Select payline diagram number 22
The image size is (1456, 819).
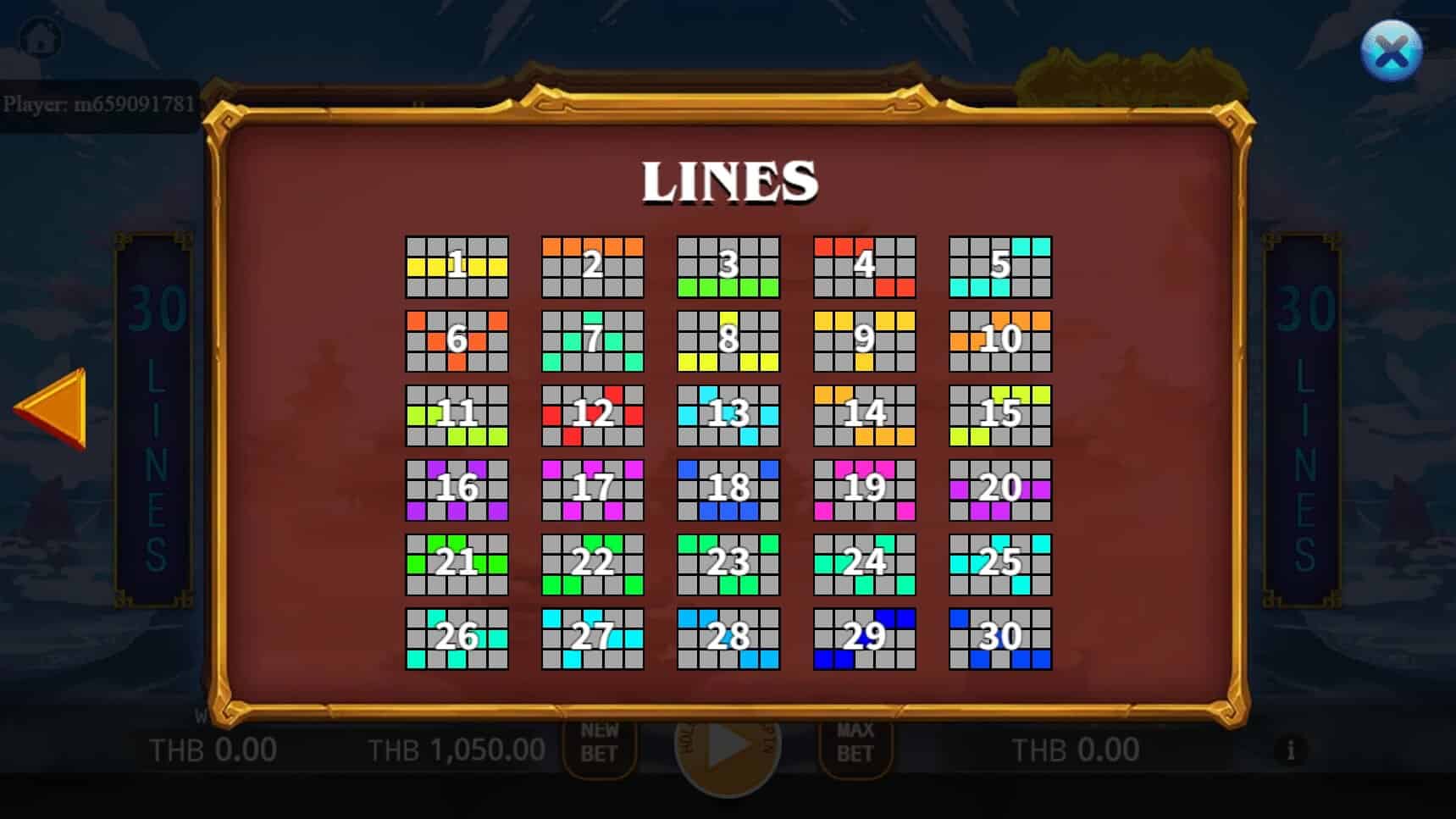point(593,562)
